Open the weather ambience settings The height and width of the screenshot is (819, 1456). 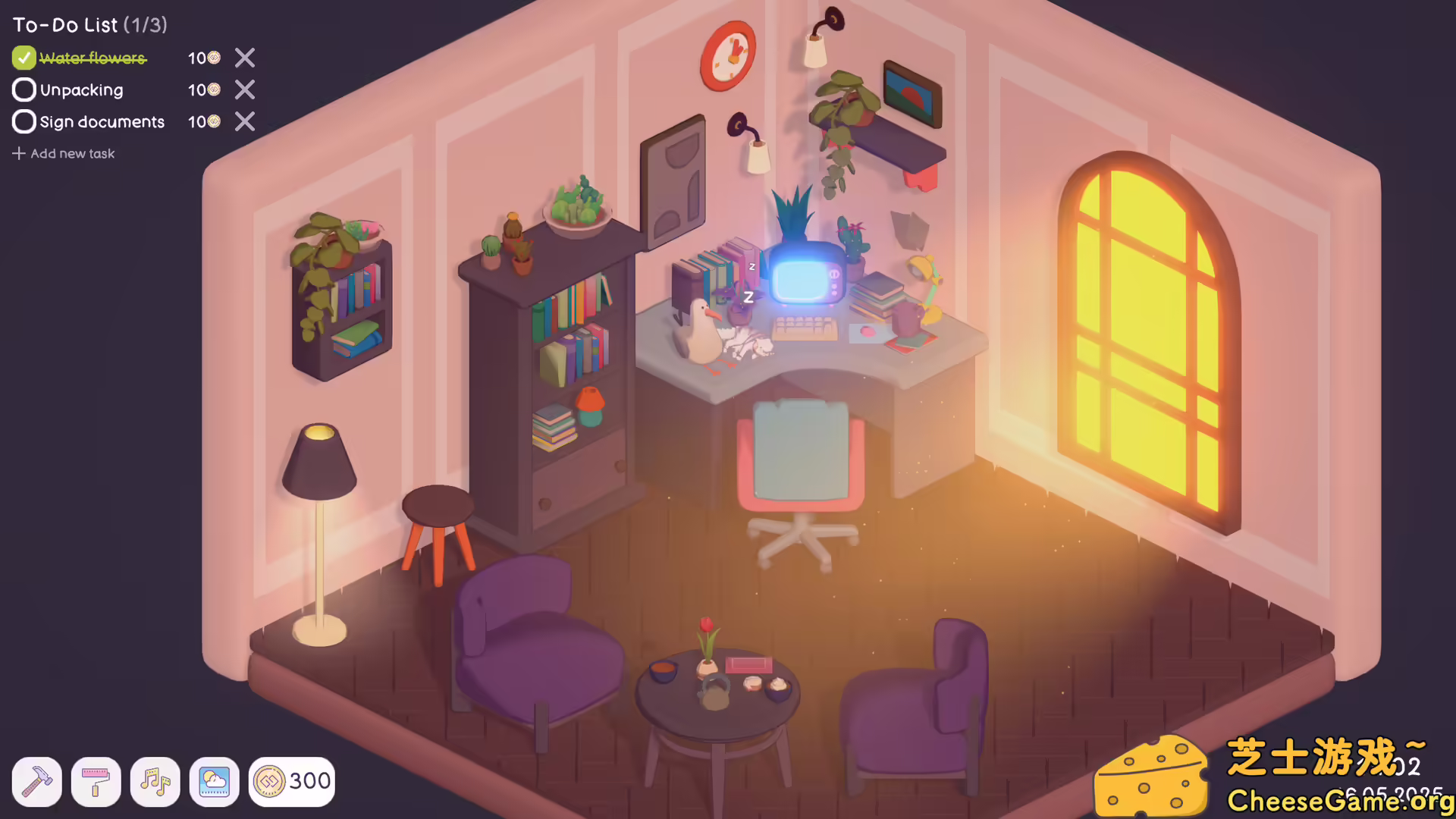pos(215,782)
